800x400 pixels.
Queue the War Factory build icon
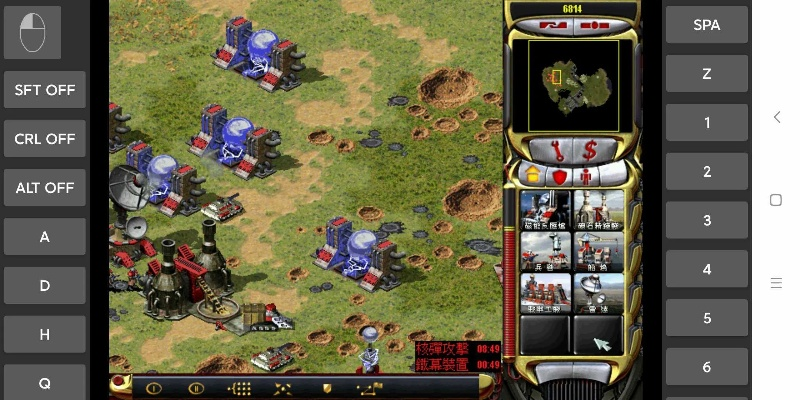pyautogui.click(x=546, y=292)
